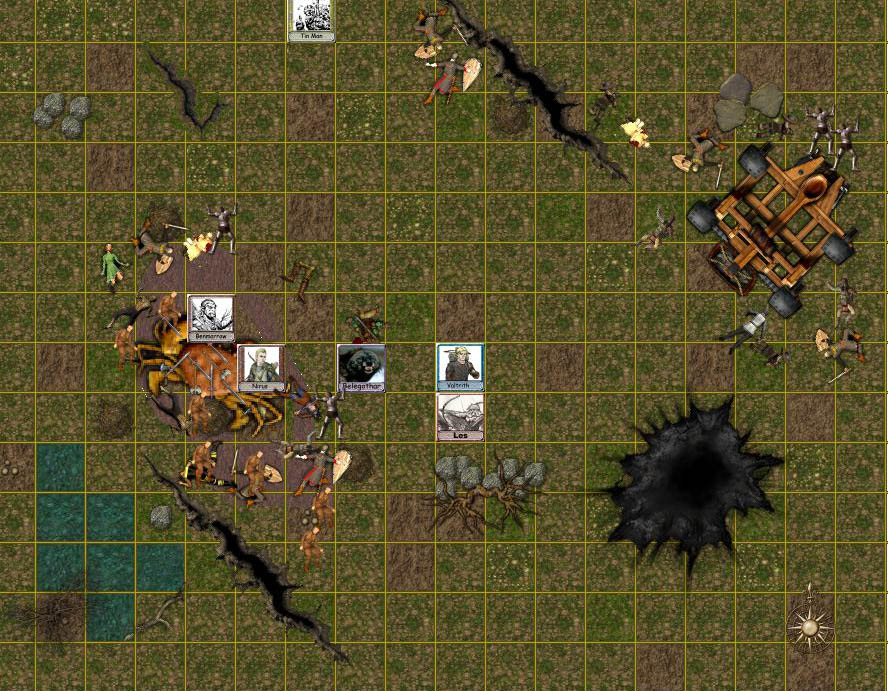Select the Valtrith character token
This screenshot has height=691, width=888.
460,366
